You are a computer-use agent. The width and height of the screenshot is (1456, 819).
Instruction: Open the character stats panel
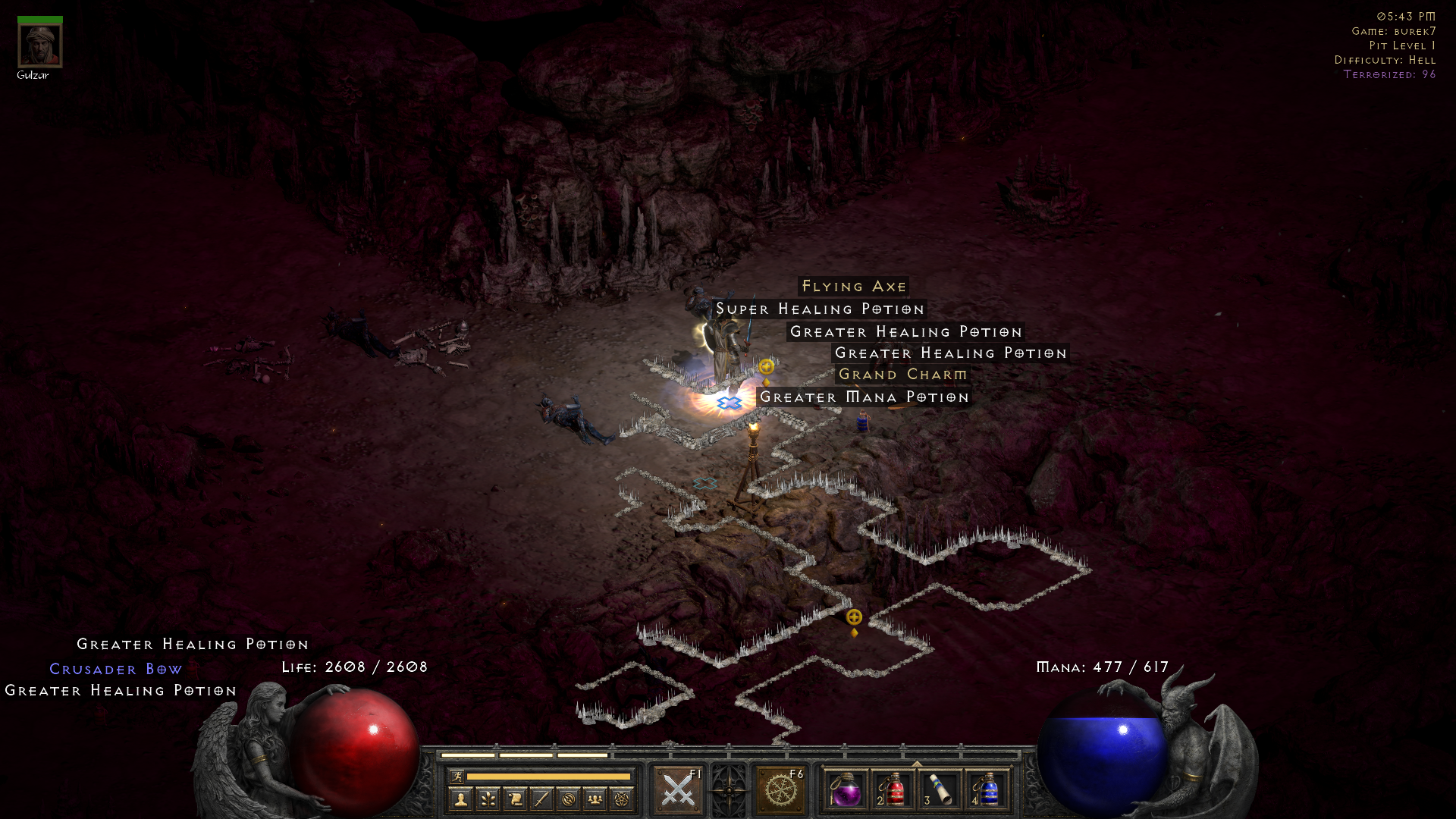click(x=463, y=798)
